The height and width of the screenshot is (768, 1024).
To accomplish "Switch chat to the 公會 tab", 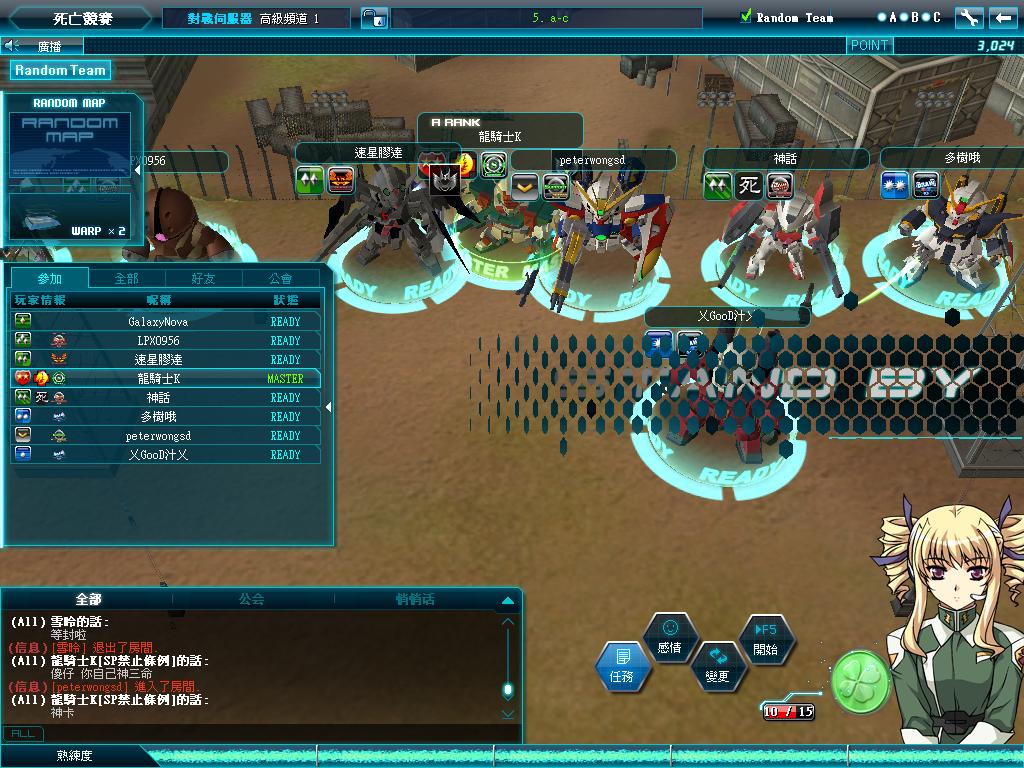I will (x=252, y=599).
